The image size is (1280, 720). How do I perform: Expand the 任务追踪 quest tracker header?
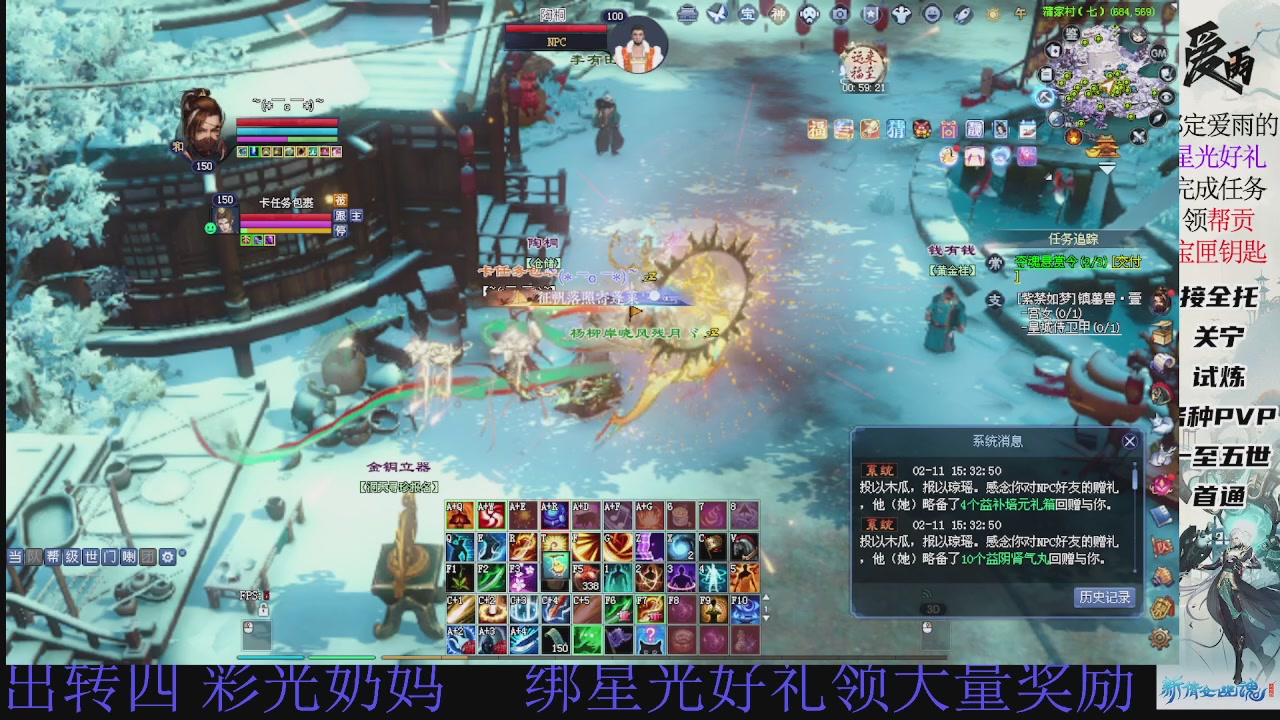pos(1074,238)
